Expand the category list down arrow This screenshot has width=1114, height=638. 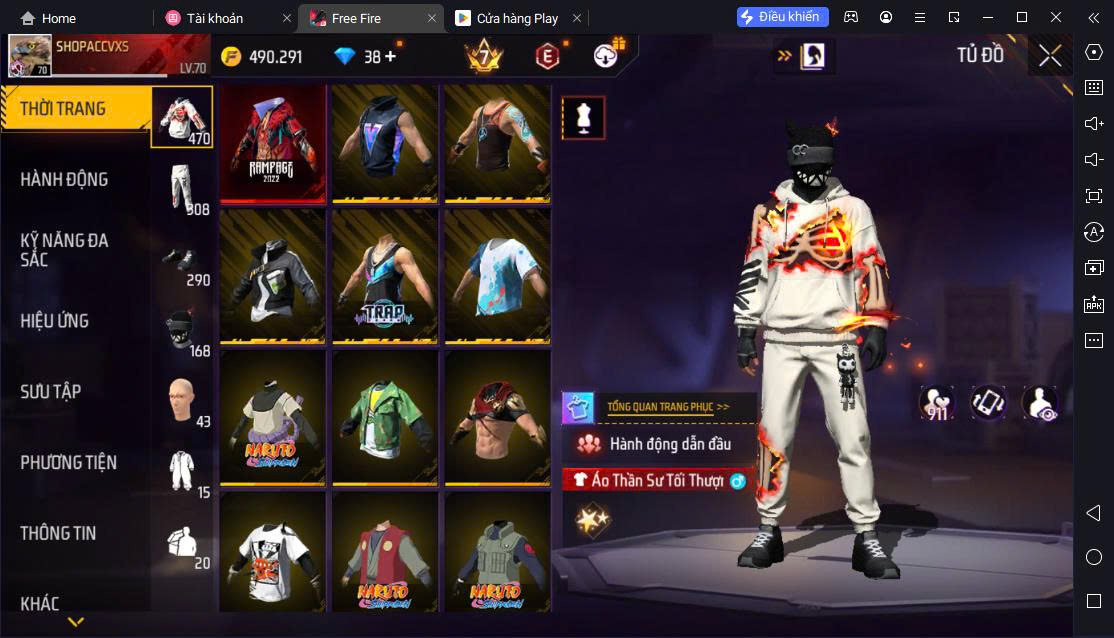tap(75, 622)
